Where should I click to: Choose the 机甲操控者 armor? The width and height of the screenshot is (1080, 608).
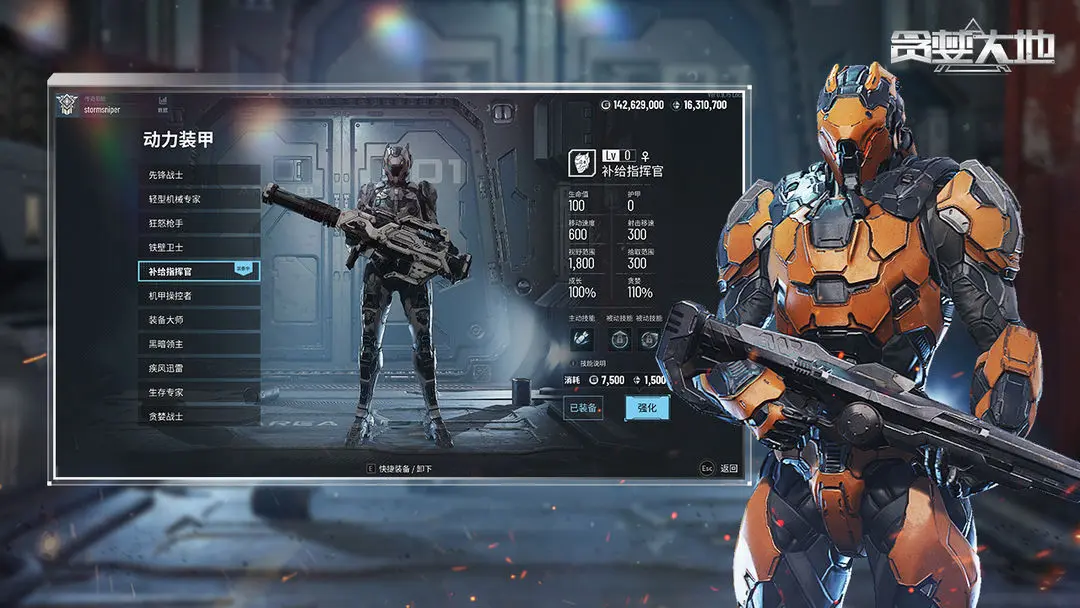click(x=198, y=296)
